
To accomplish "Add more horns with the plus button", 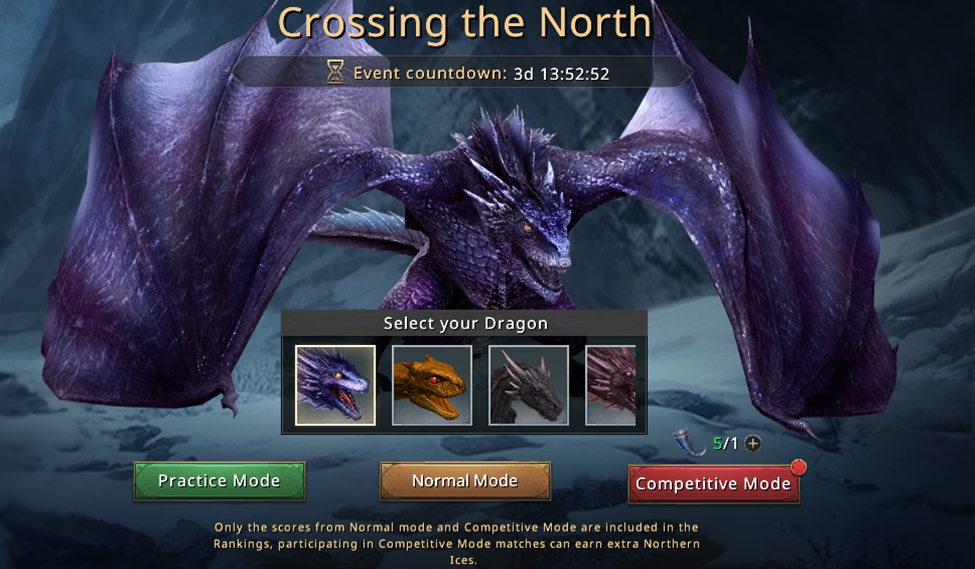I will pyautogui.click(x=753, y=443).
